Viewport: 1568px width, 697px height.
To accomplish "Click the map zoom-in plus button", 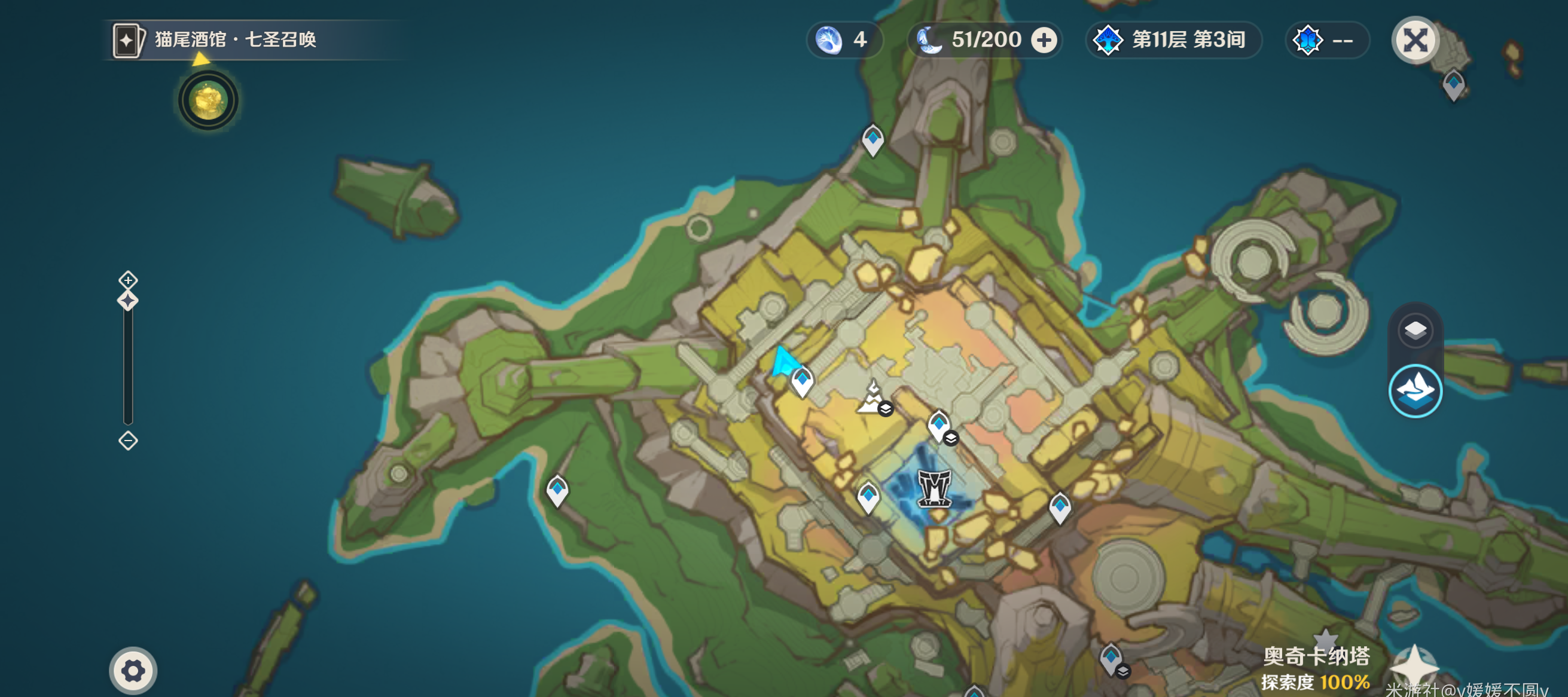I will tap(128, 280).
